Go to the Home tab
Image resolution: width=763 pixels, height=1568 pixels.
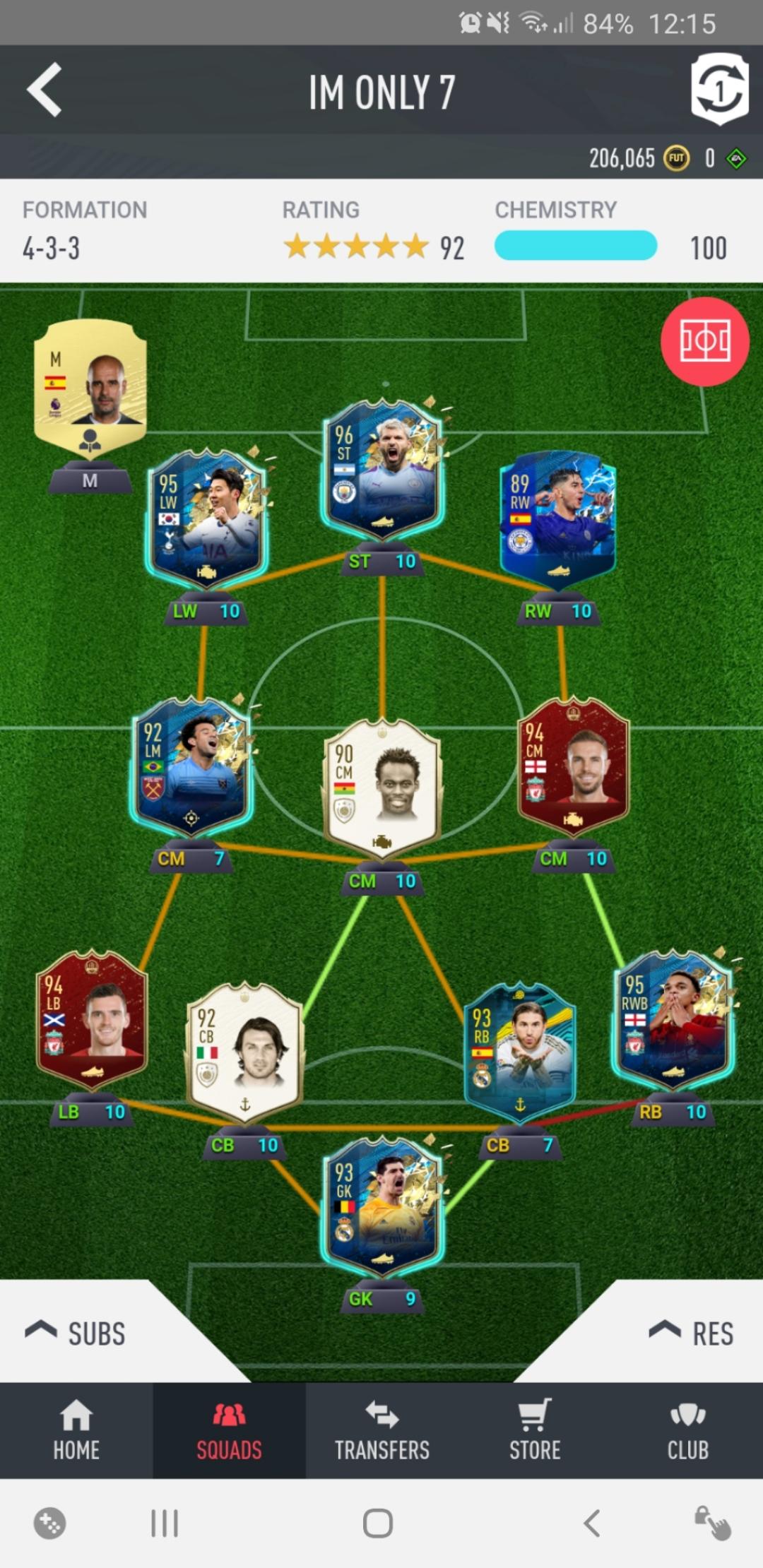tap(76, 1430)
